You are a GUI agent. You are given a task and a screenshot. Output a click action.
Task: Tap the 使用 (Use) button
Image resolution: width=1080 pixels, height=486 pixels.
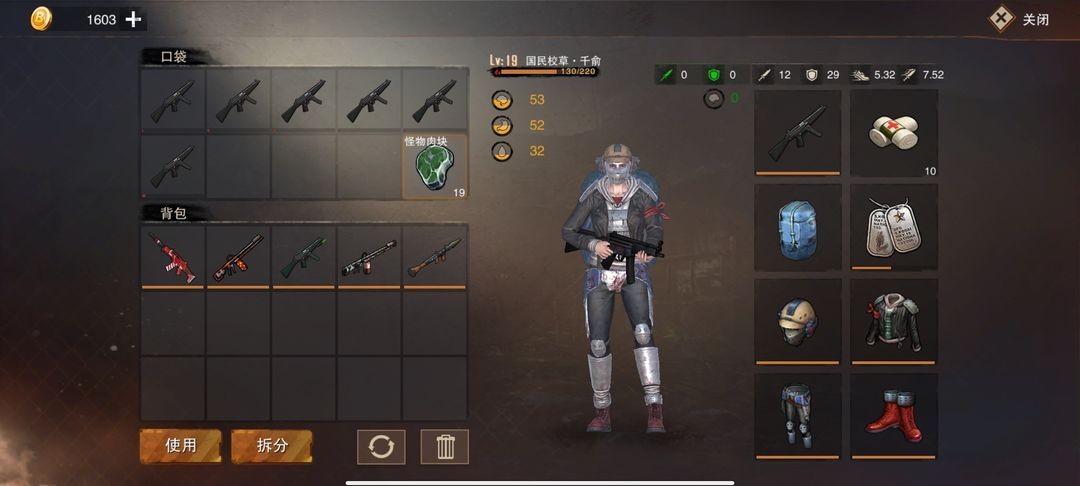[x=180, y=446]
